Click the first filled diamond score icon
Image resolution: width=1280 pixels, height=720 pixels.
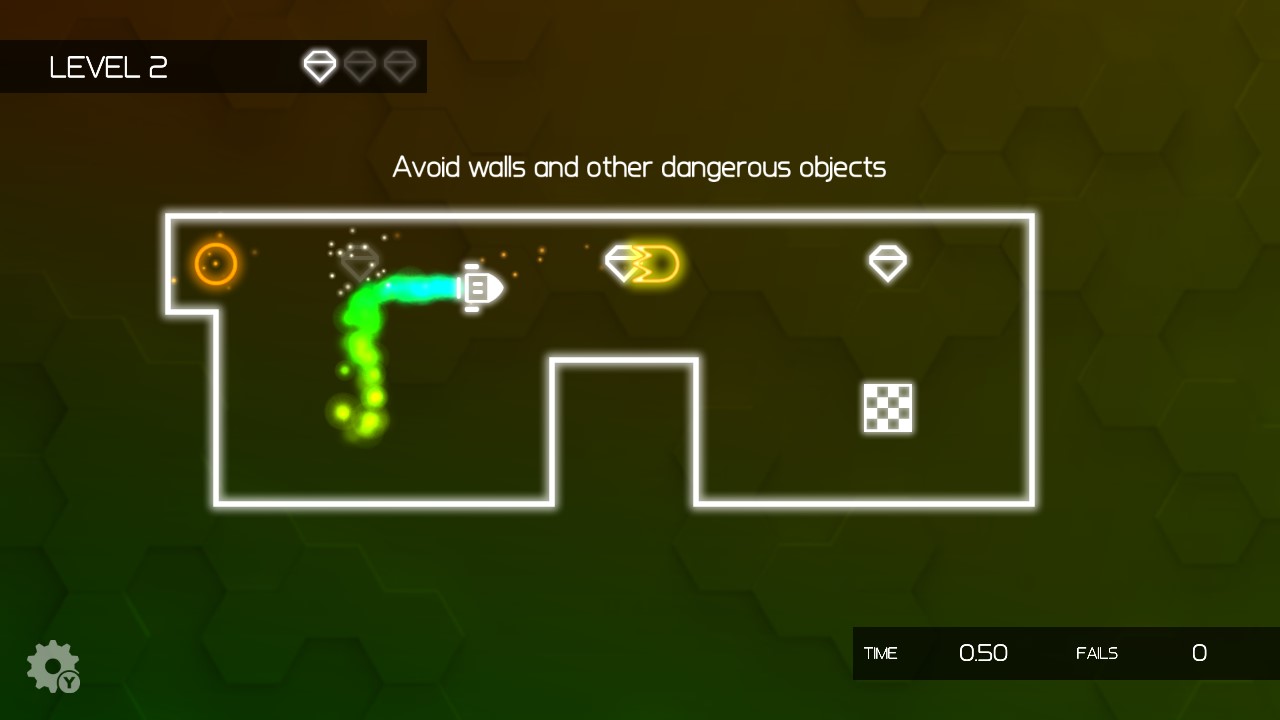tap(320, 66)
